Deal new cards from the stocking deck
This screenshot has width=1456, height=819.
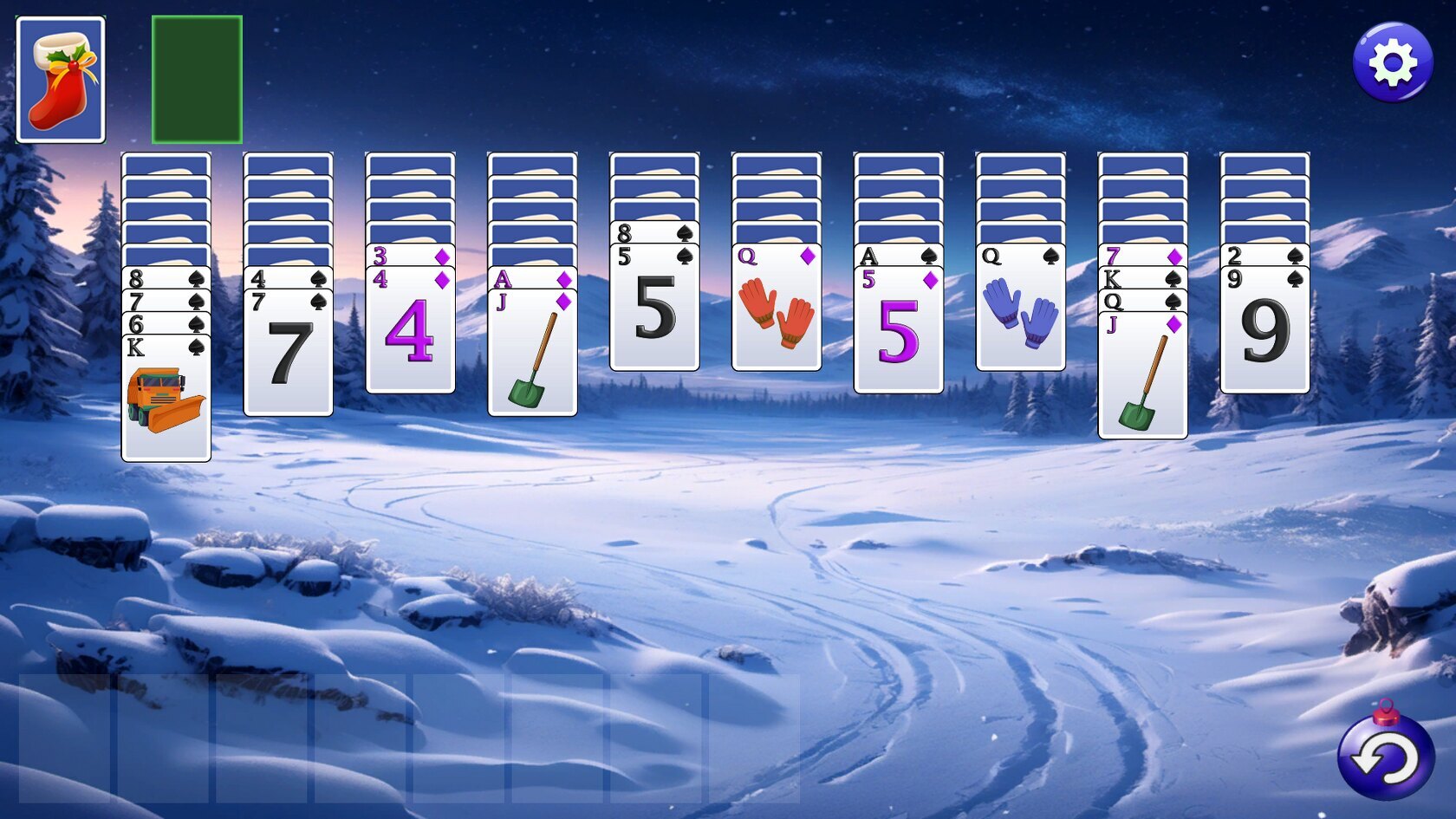pyautogui.click(x=61, y=80)
